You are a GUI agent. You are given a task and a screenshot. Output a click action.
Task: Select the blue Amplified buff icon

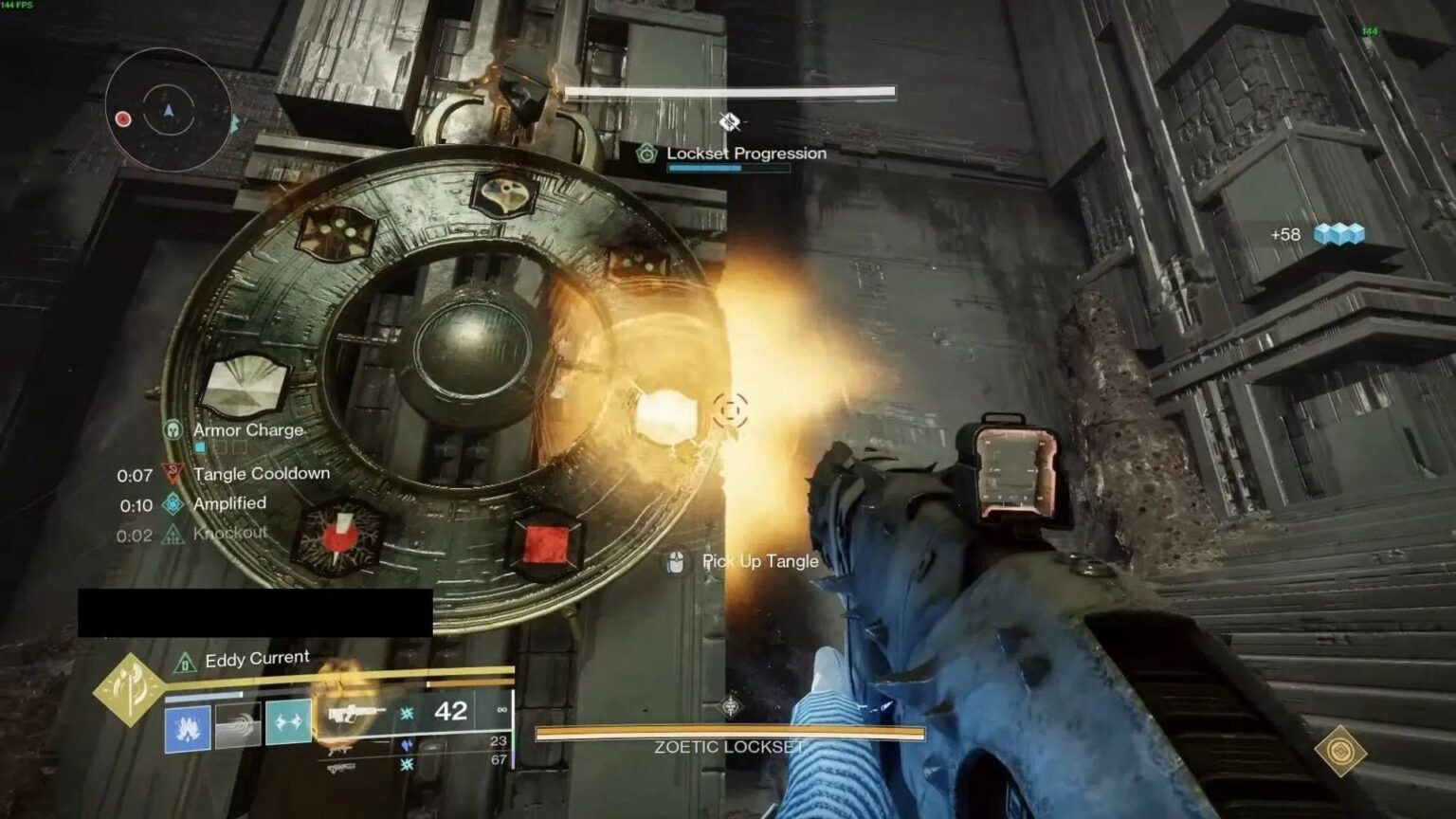pos(173,503)
